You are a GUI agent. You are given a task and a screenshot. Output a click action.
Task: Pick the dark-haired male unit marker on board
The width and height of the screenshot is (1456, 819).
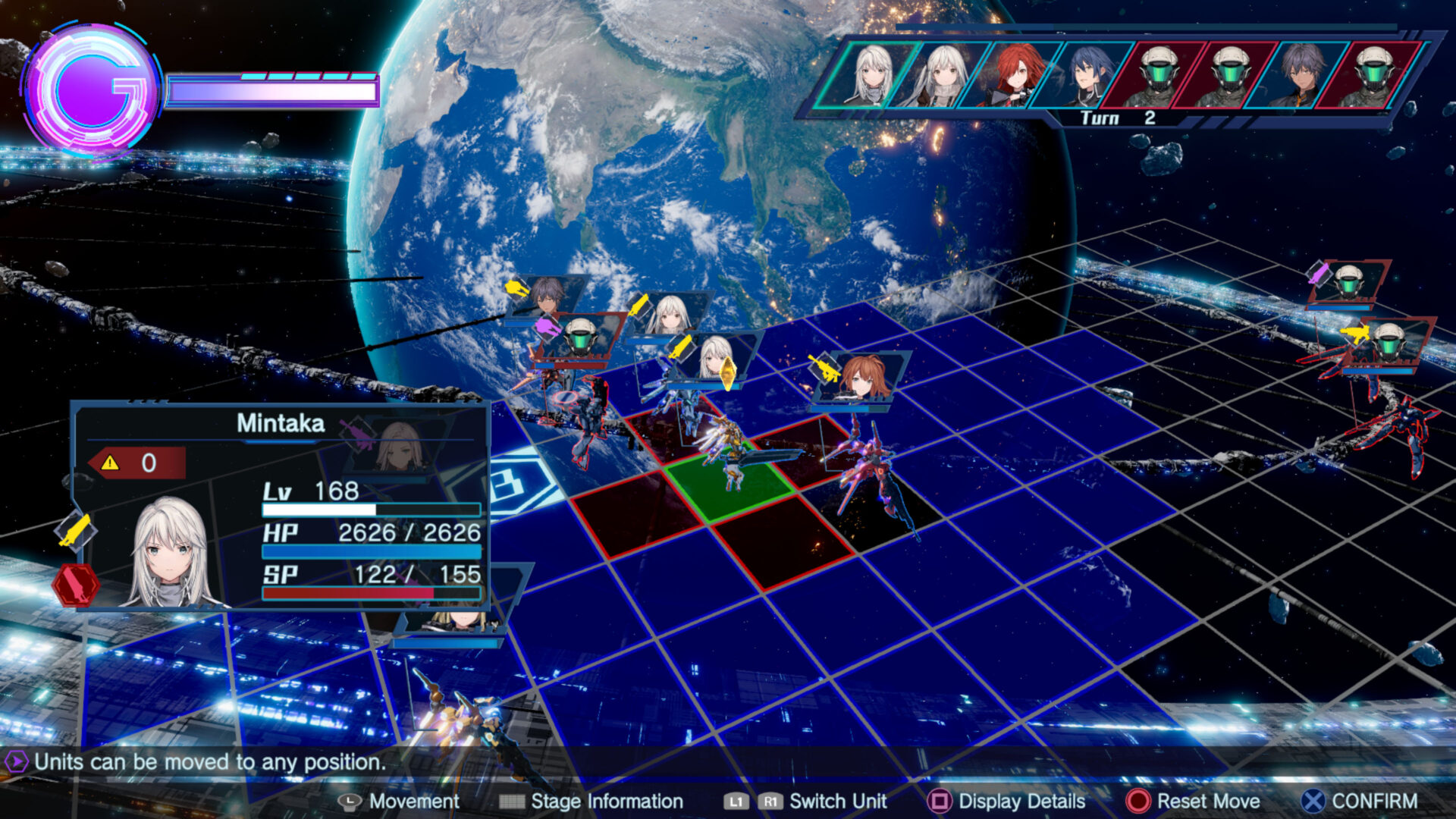click(x=546, y=294)
